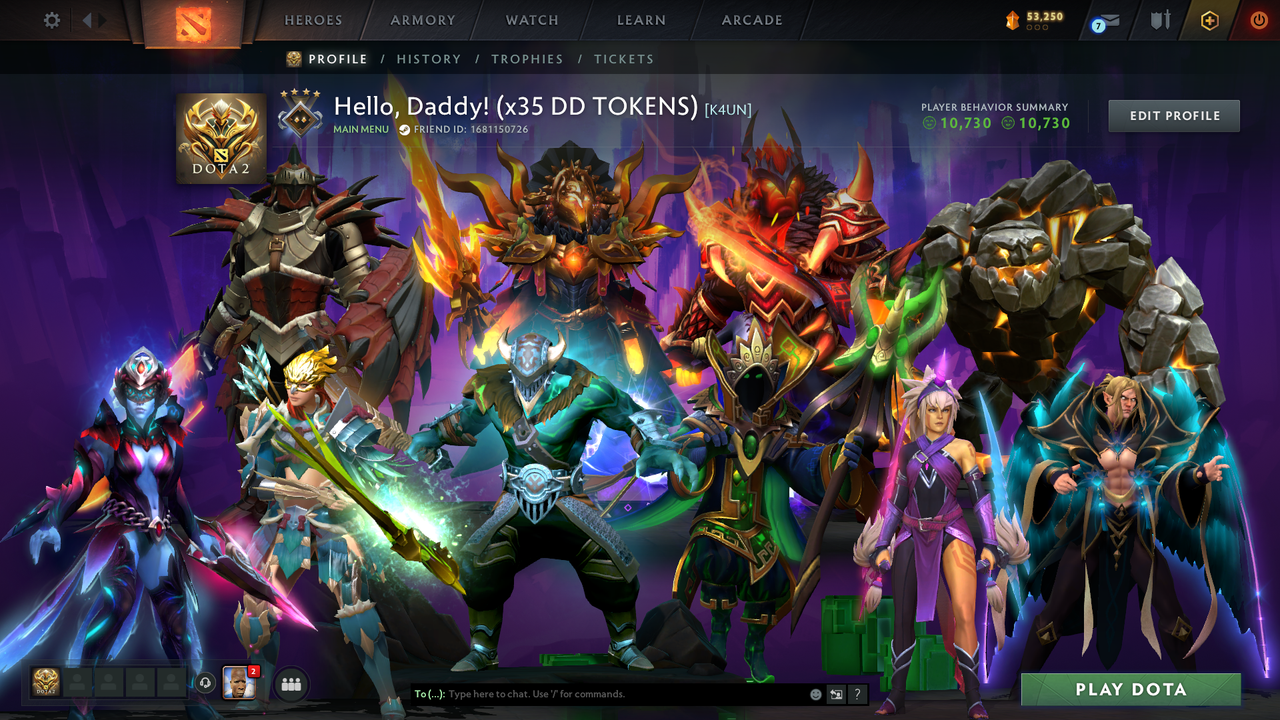Click the settings gear icon
This screenshot has width=1280, height=720.
pos(51,19)
